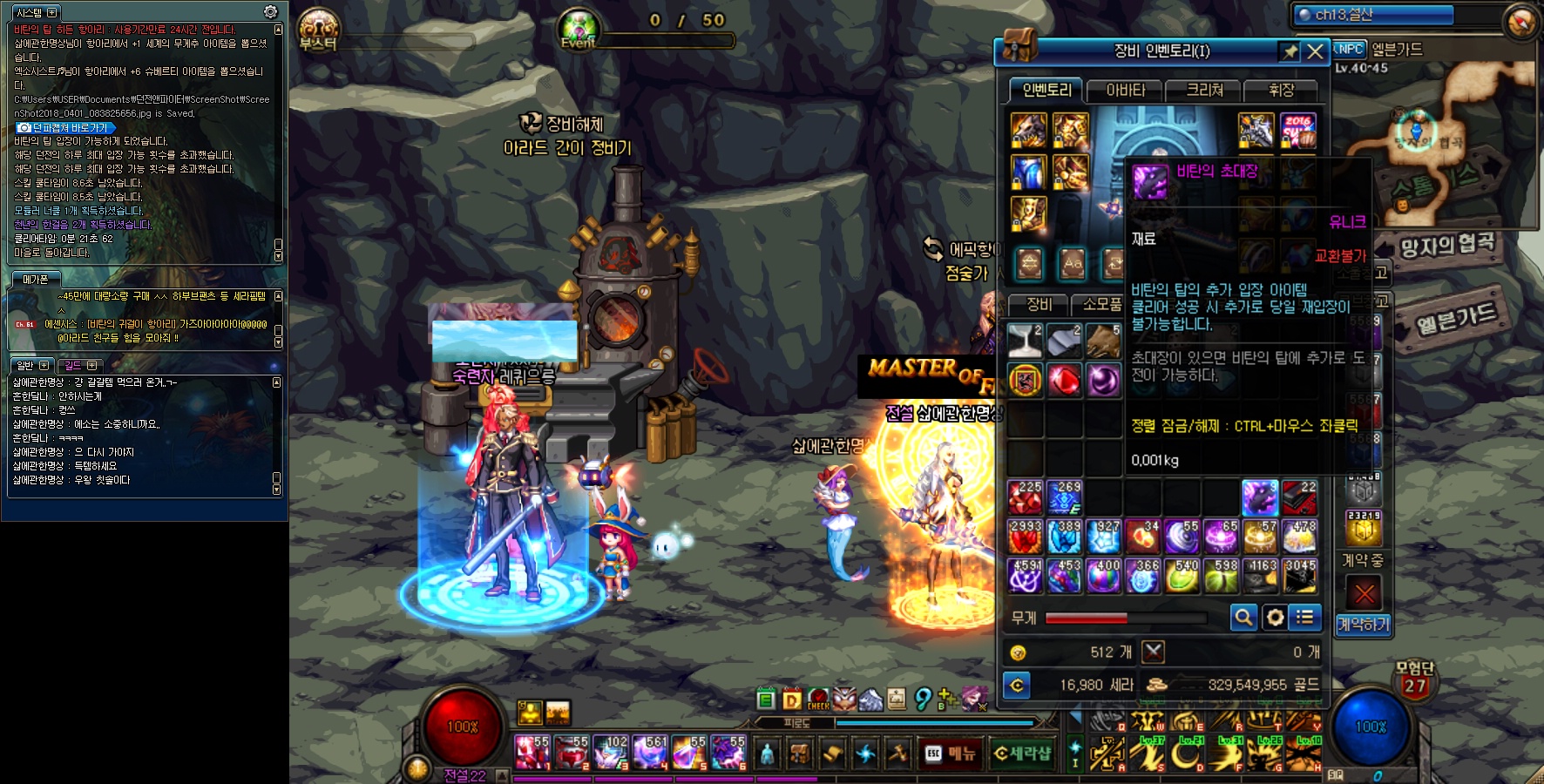Open the quest scroll icon on the menu bar

pos(832,753)
